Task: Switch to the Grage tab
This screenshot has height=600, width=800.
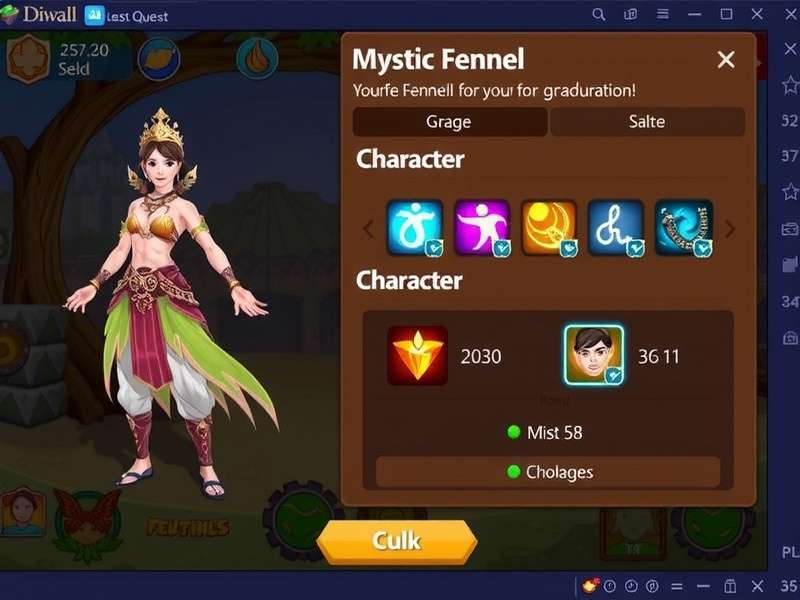Action: [x=449, y=122]
